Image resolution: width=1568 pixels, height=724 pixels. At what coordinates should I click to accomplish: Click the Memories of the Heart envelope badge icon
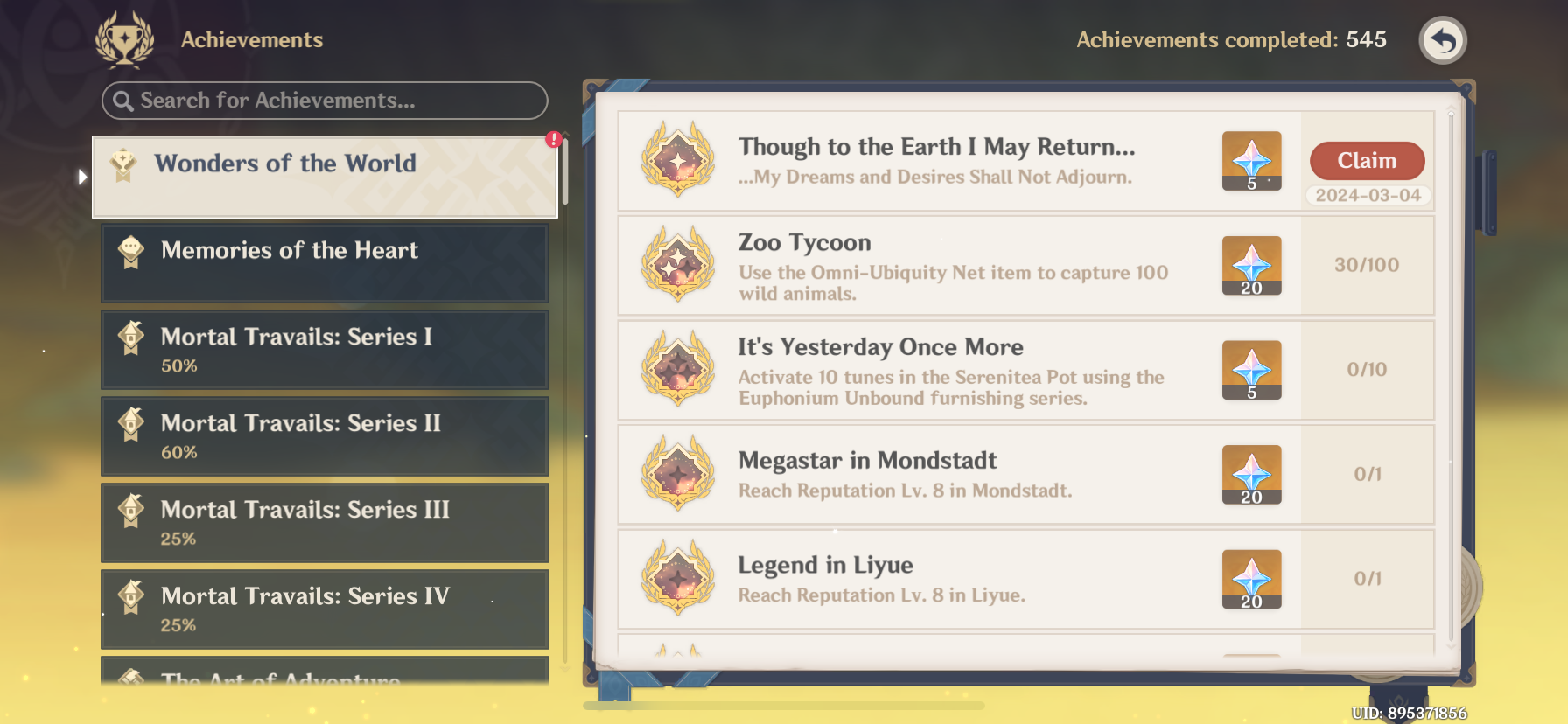point(130,251)
